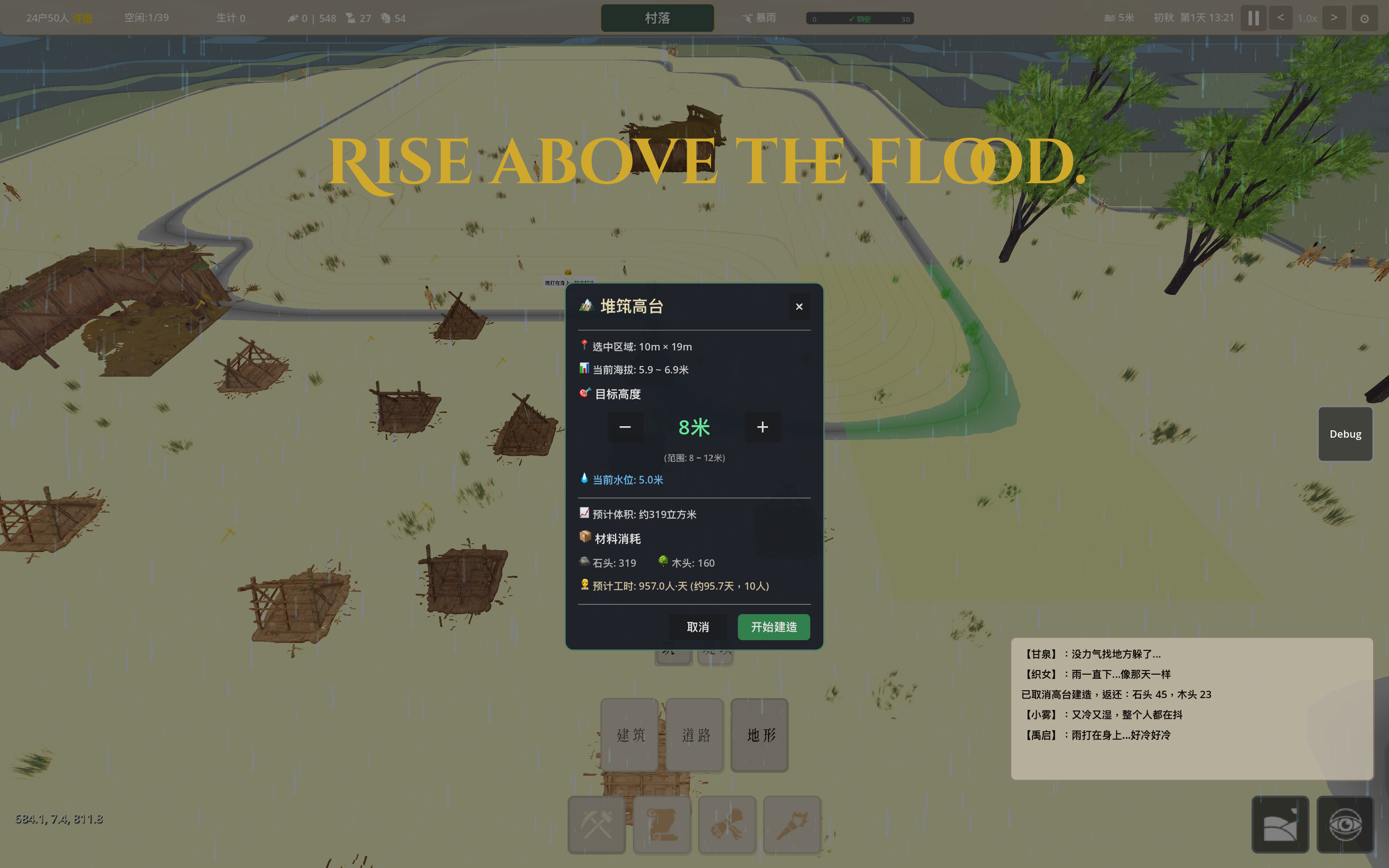Increase target height with the plus stepper
Screen dimensions: 1389x868
[x=763, y=427]
